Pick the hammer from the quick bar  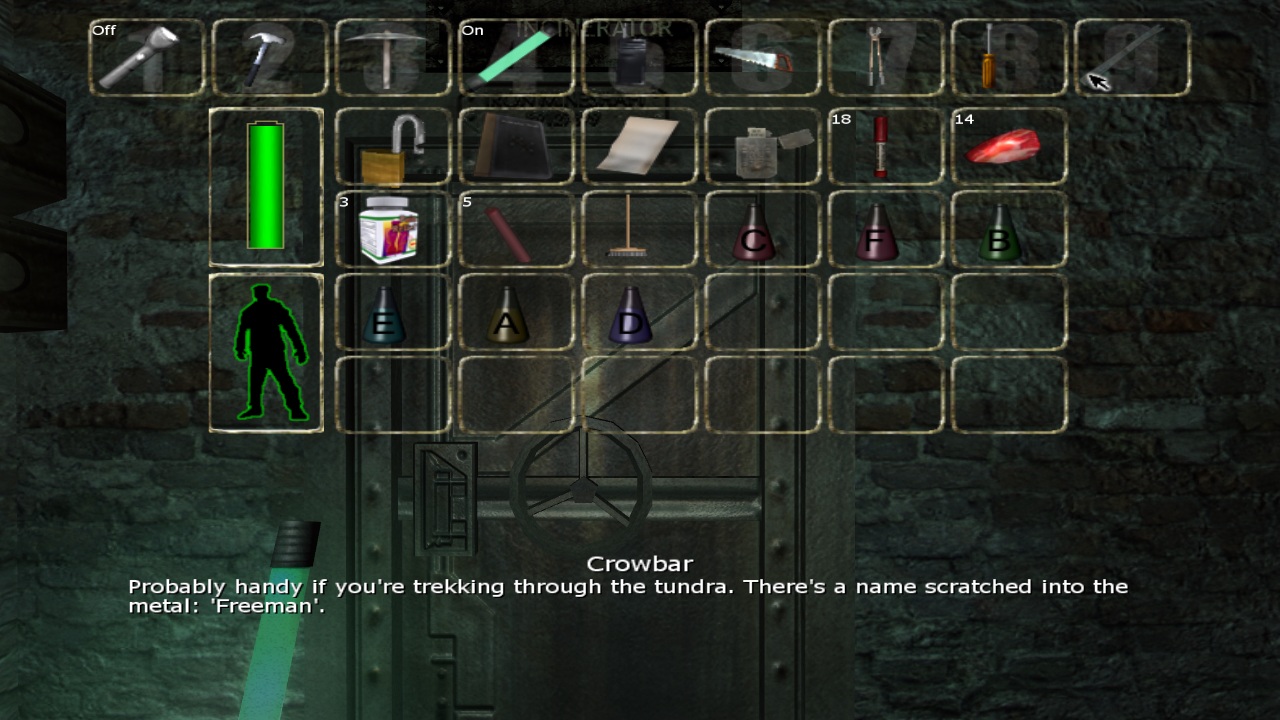coord(269,58)
